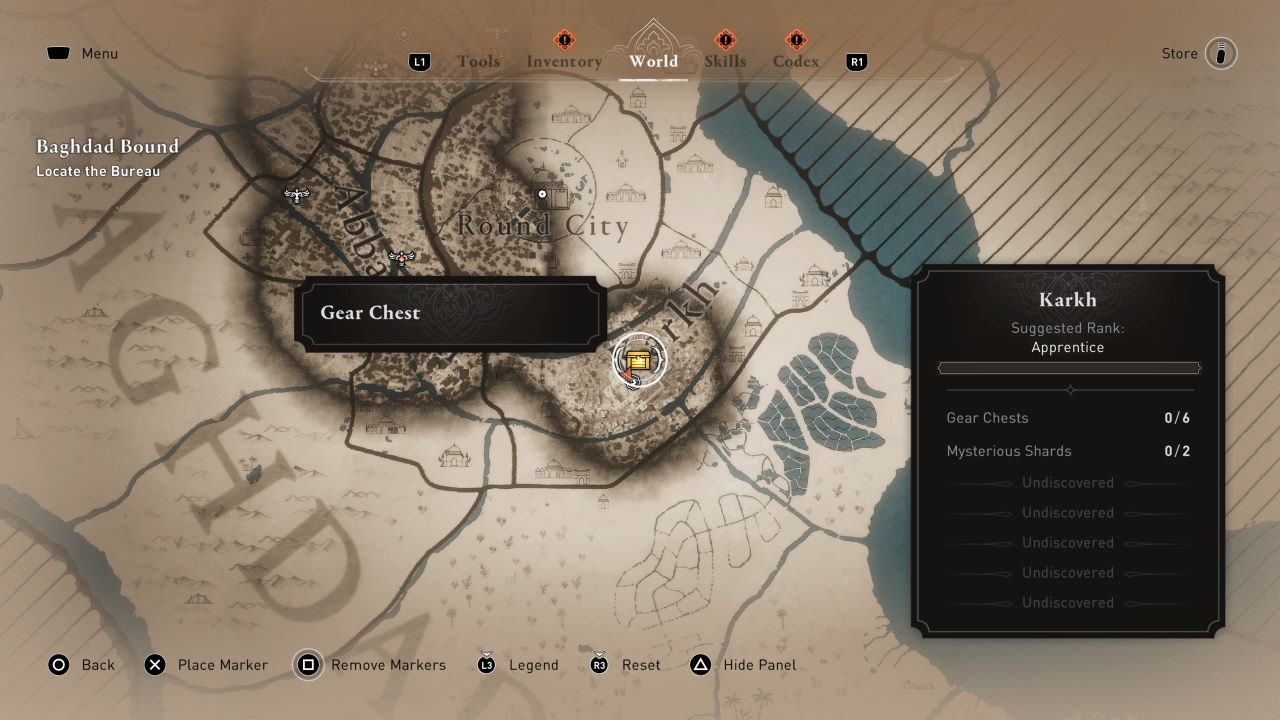Go to the Skills tab
The width and height of the screenshot is (1280, 720).
[725, 61]
